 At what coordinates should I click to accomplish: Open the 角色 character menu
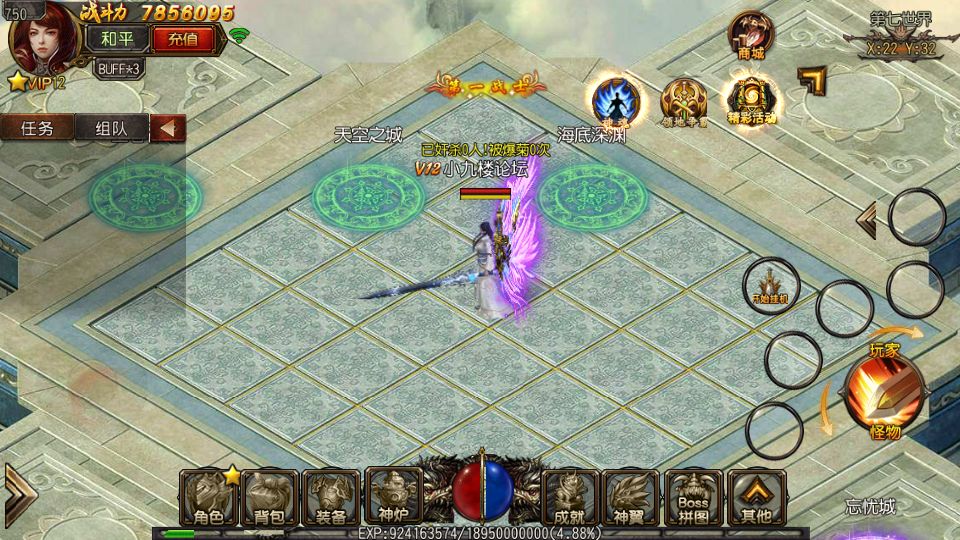tap(208, 497)
